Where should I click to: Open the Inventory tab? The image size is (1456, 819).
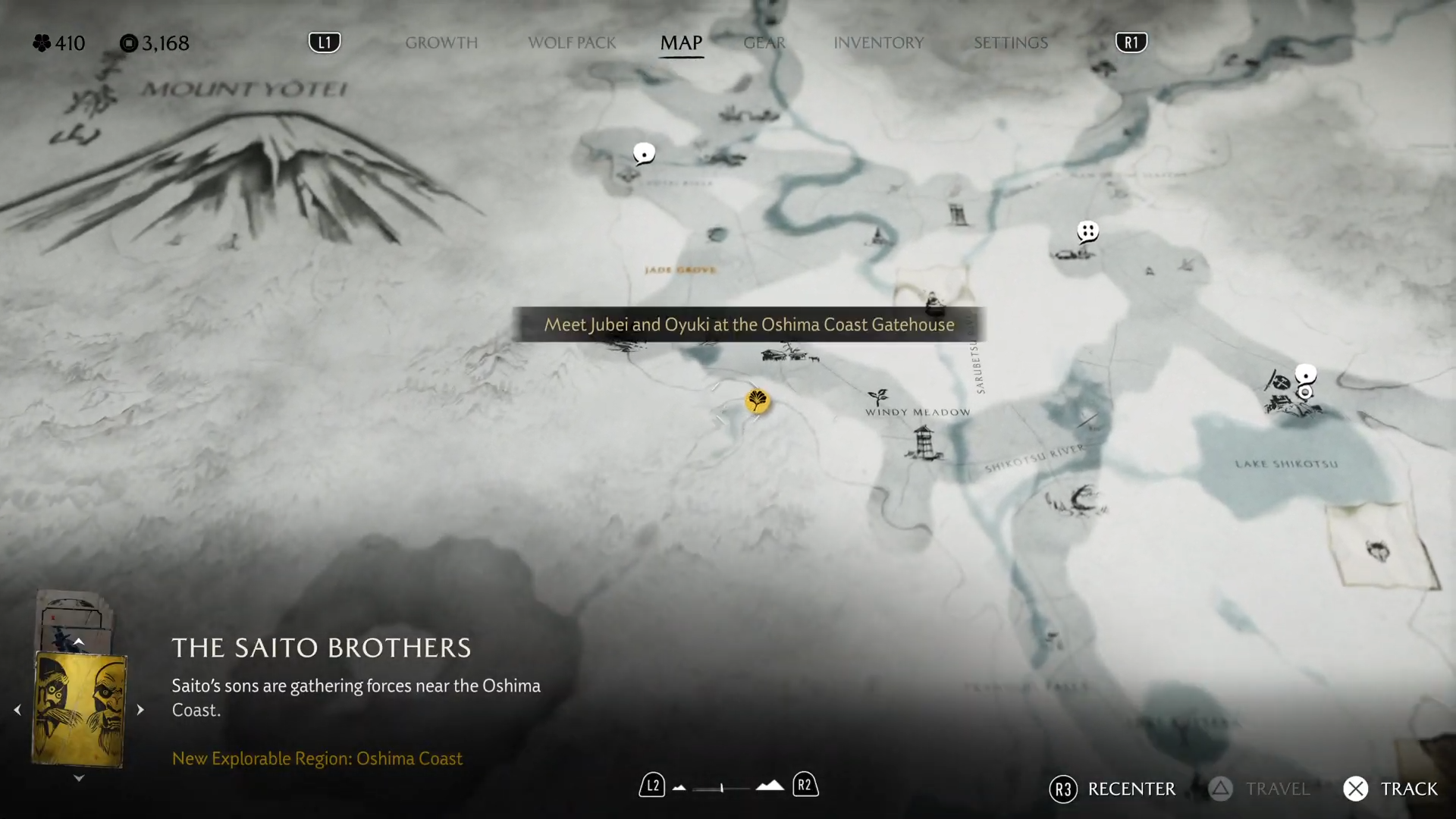[878, 42]
